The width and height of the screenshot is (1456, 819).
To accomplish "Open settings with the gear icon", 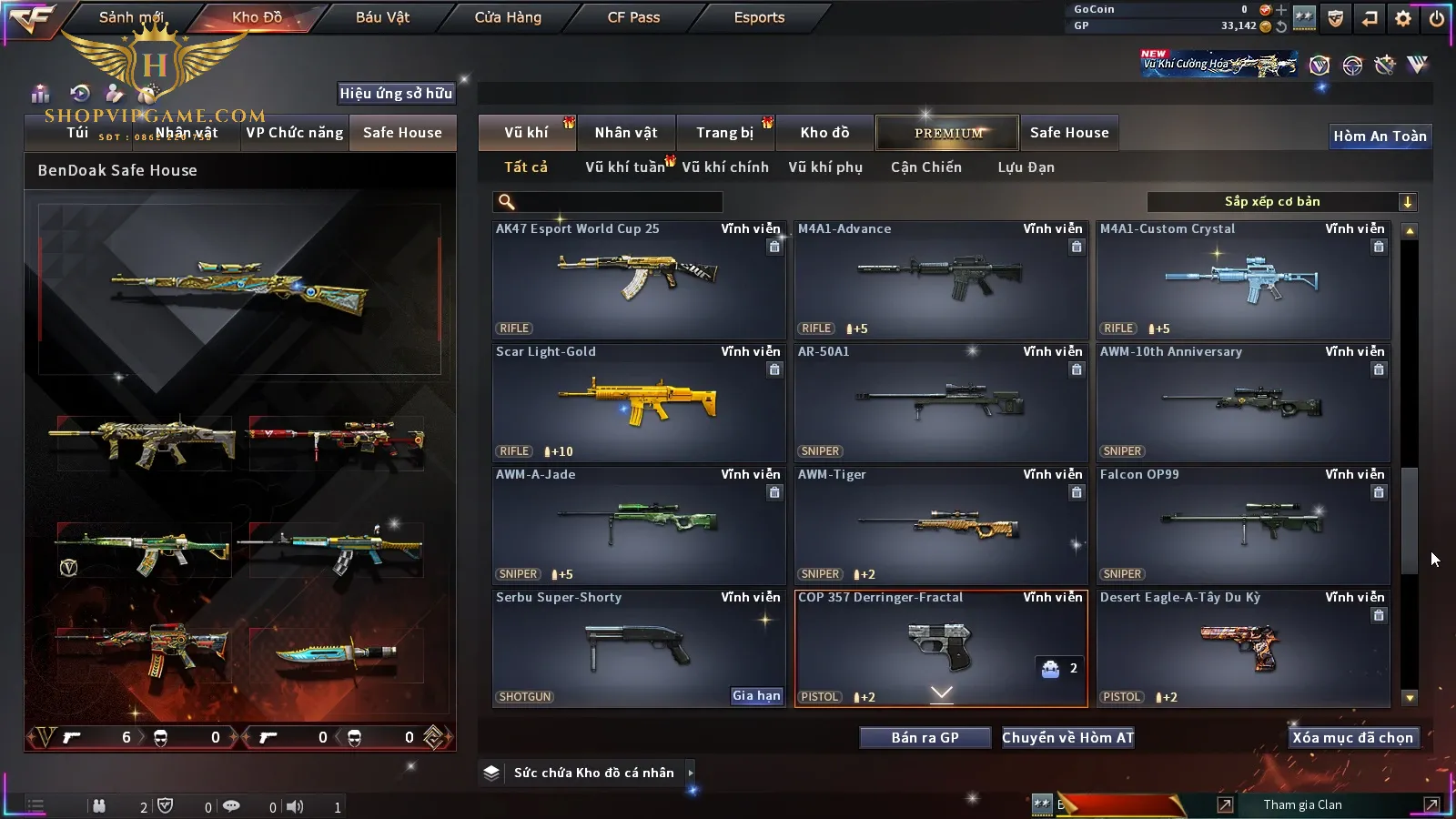I will click(x=1403, y=18).
